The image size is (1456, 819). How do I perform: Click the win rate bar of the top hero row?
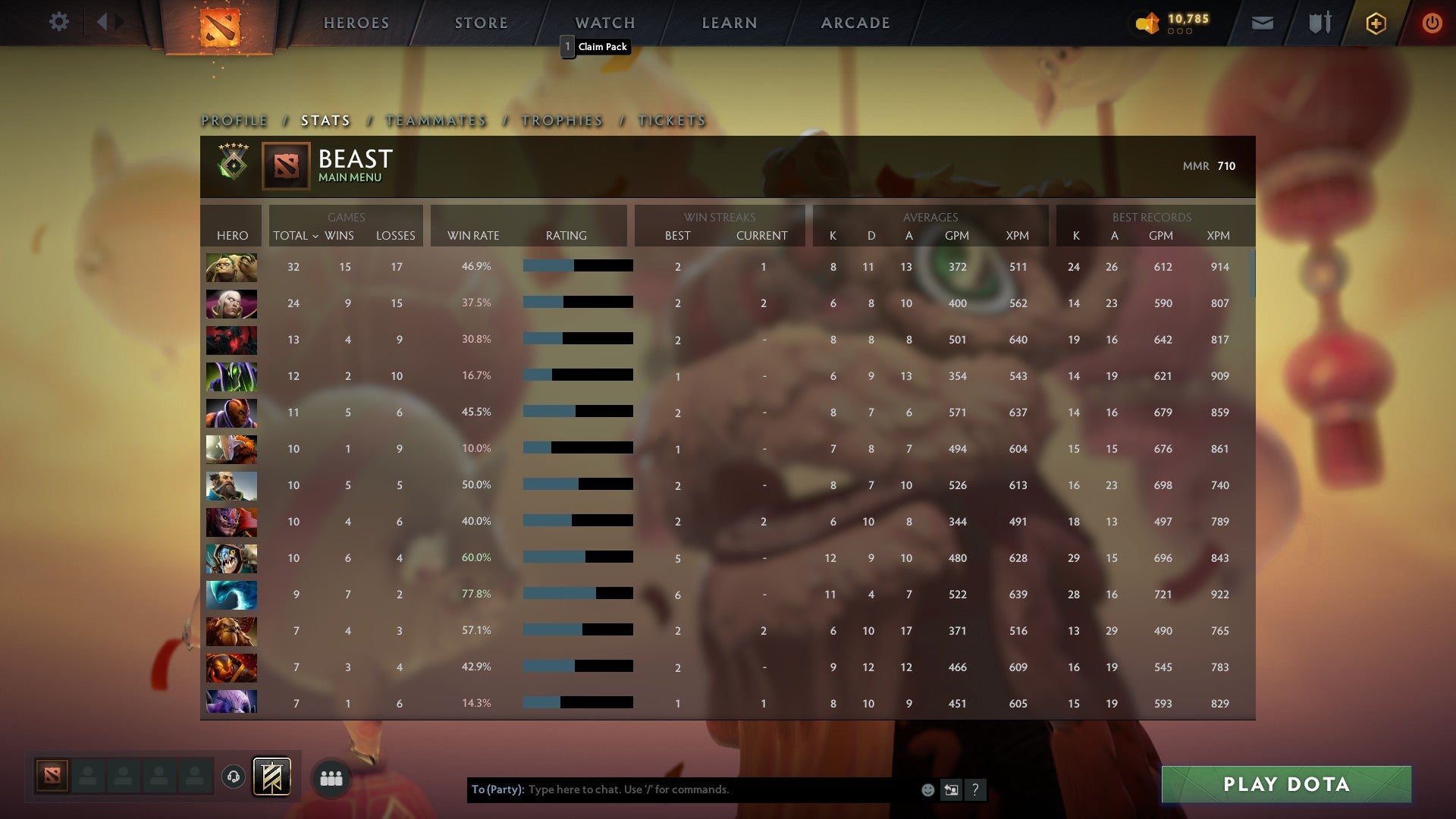[x=576, y=266]
